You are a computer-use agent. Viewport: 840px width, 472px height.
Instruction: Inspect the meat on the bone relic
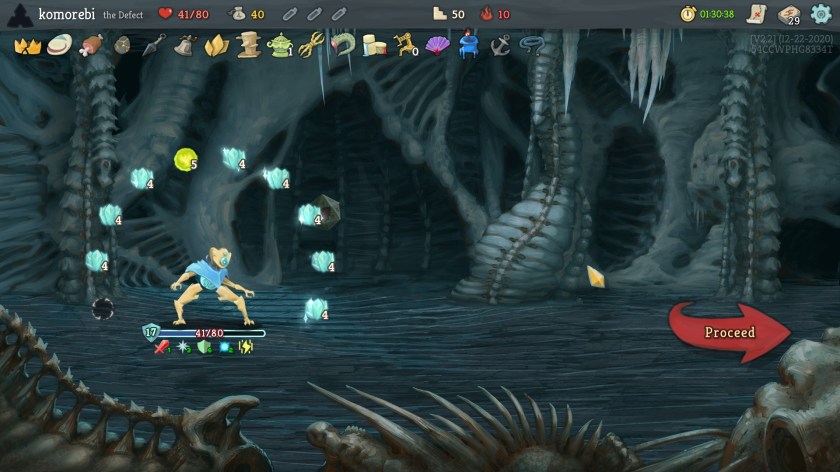tap(91, 46)
